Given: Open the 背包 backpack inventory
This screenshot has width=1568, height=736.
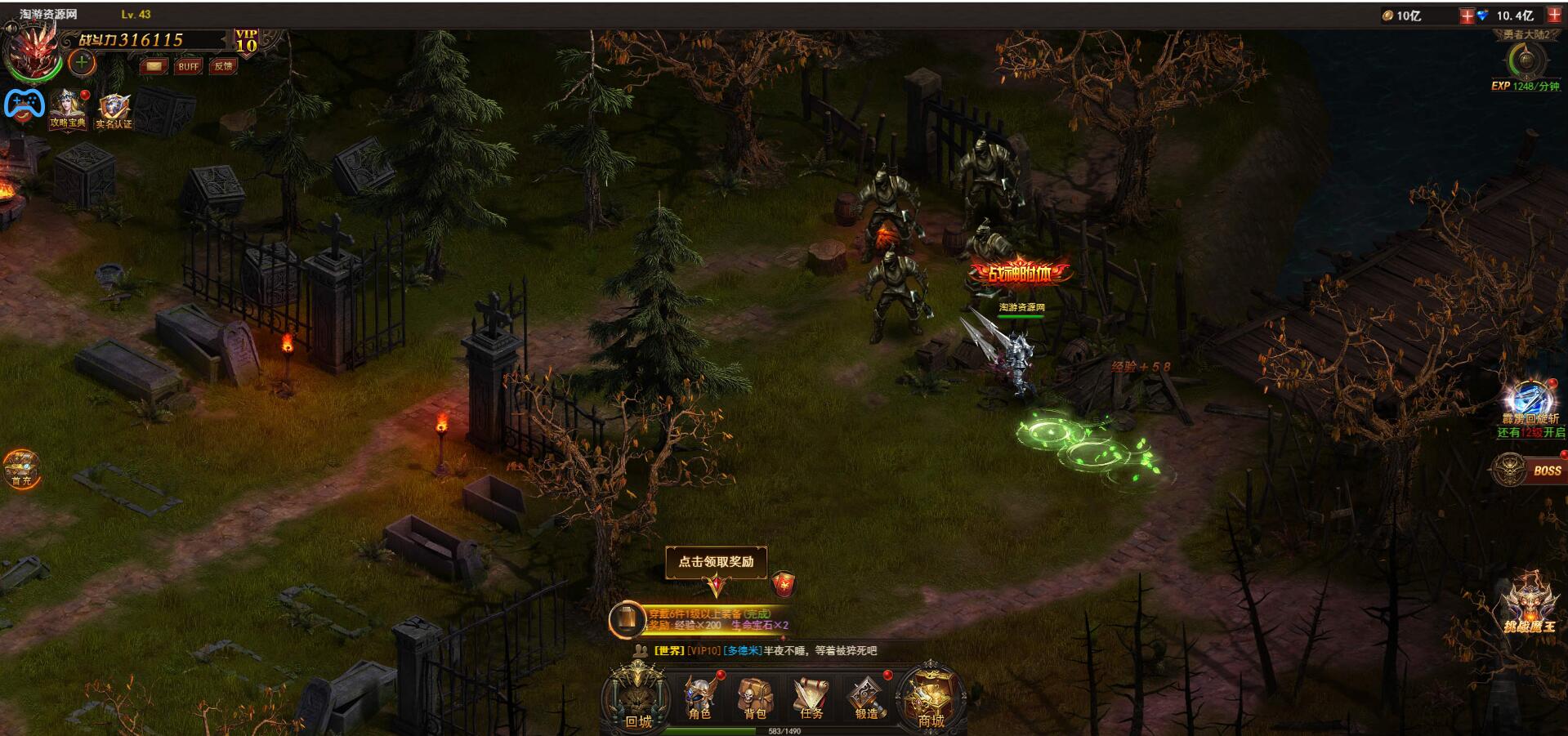Looking at the screenshot, I should tap(754, 698).
